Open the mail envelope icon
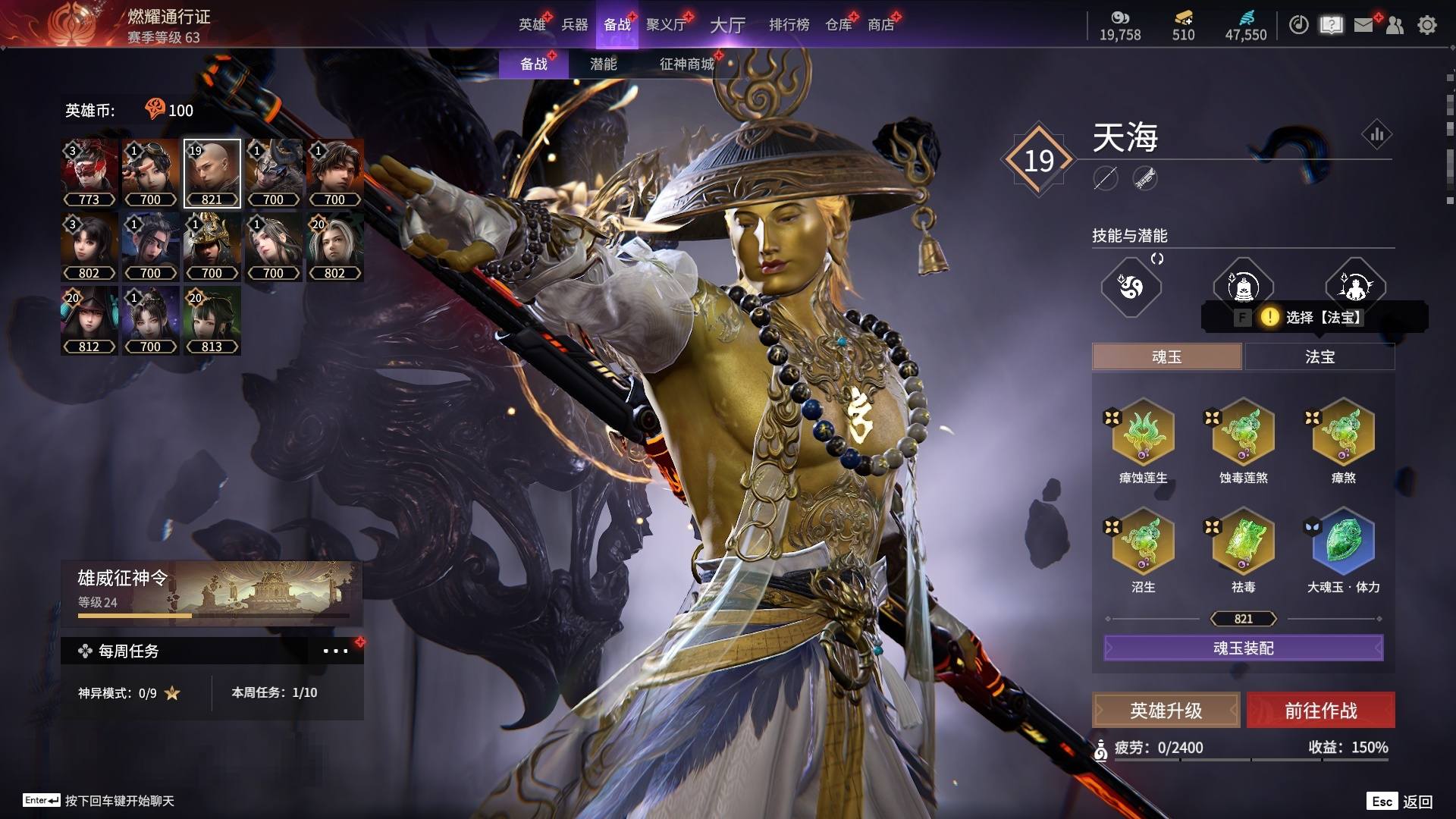The width and height of the screenshot is (1456, 819). click(x=1363, y=25)
